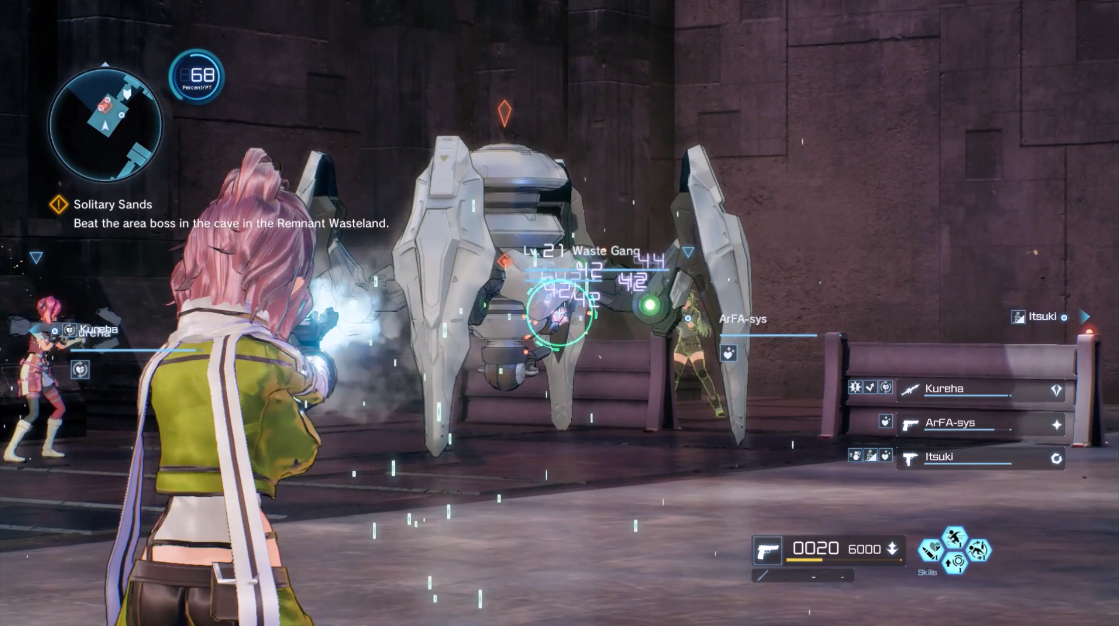Viewport: 1119px width, 626px height.
Task: Open the circular minimap
Action: pos(105,124)
